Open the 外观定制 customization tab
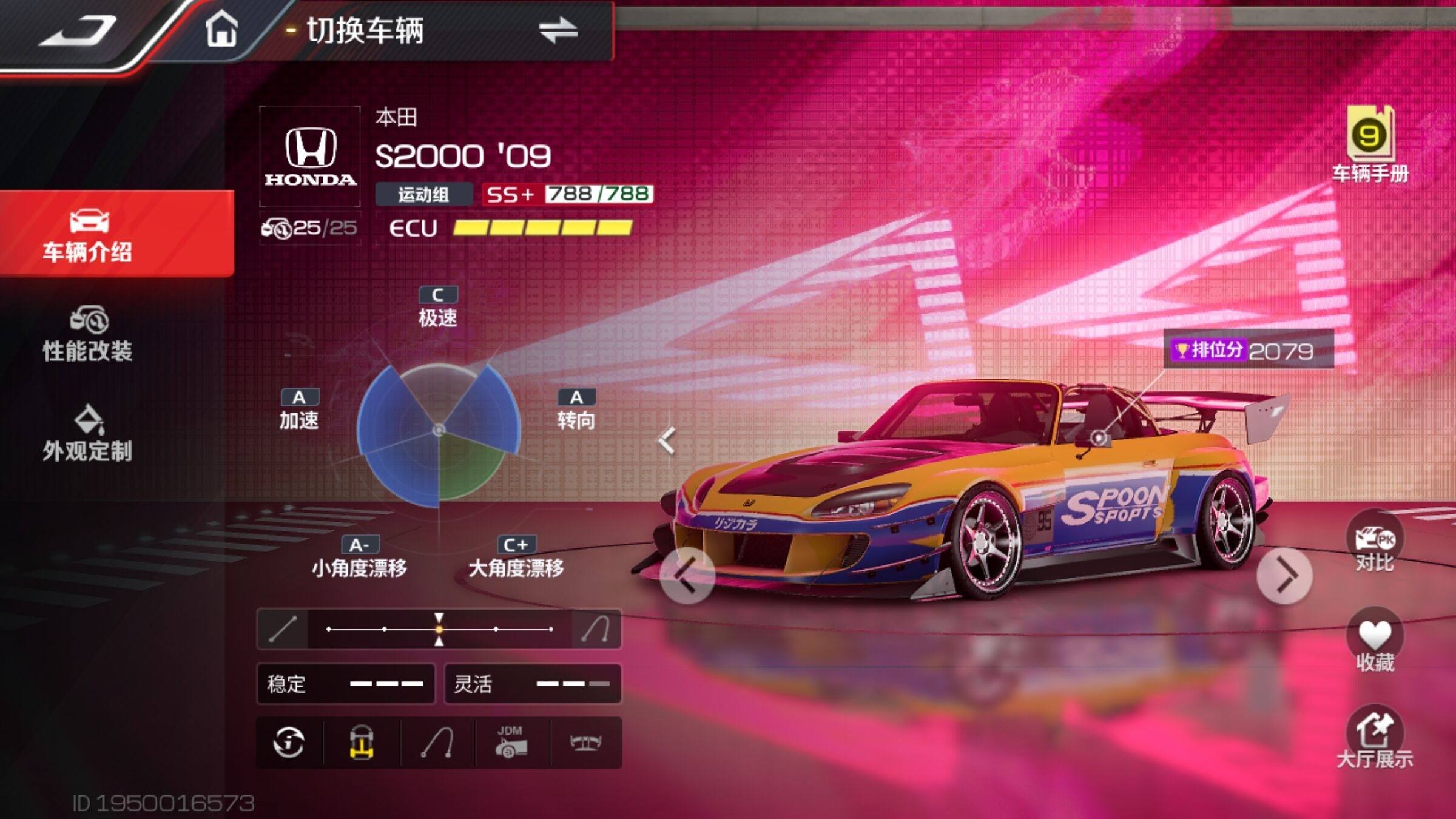 [89, 434]
